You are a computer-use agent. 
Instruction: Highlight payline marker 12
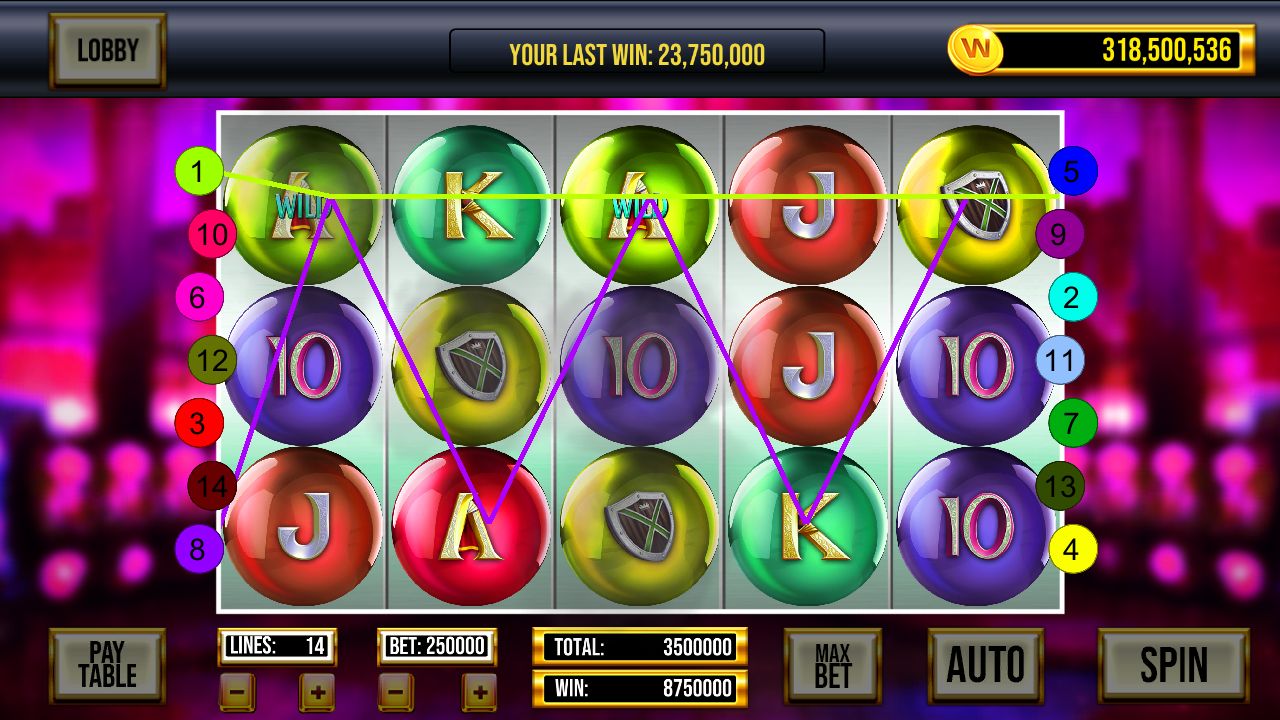coord(212,360)
